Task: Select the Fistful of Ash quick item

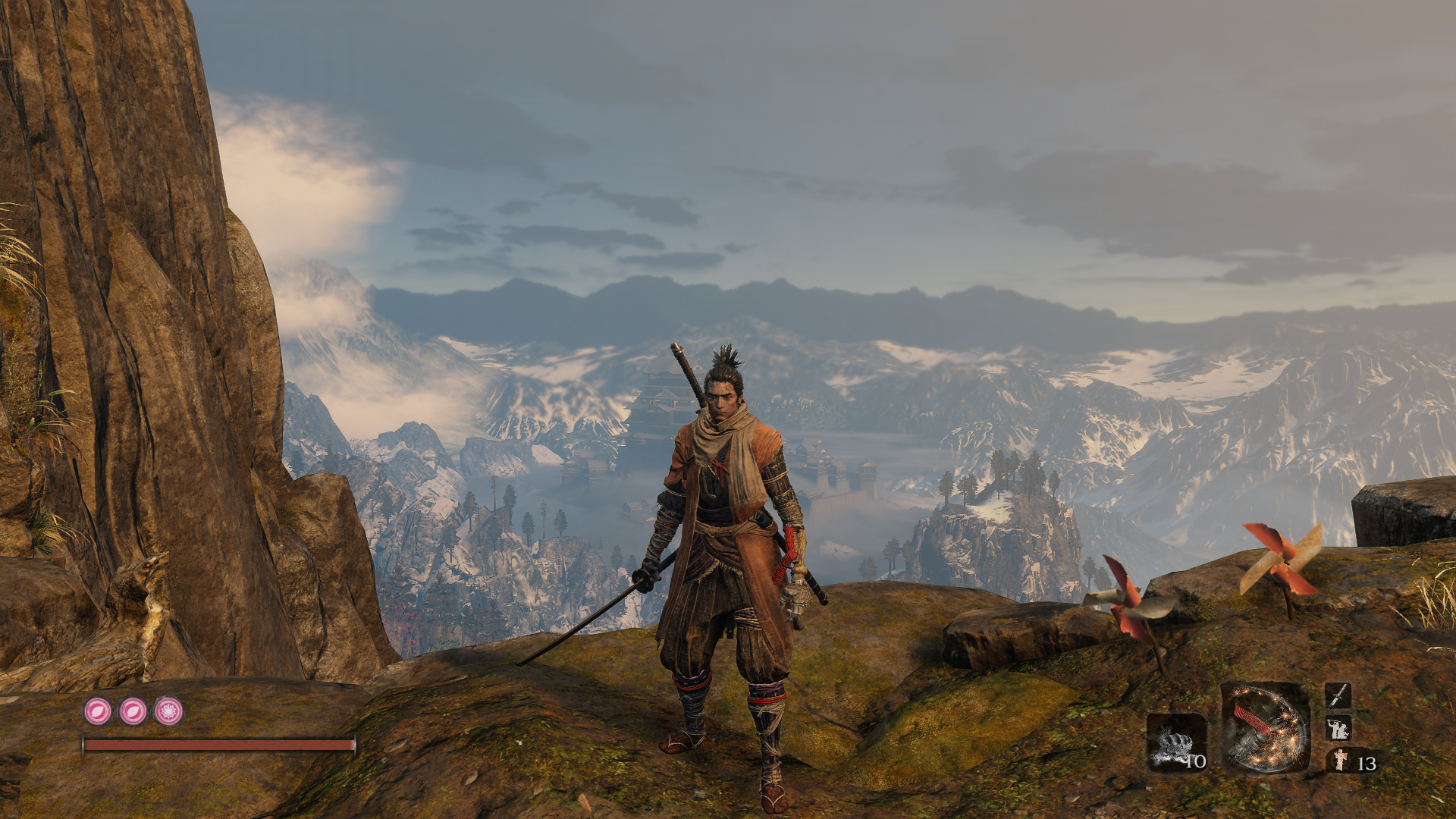Action: pos(1176,742)
